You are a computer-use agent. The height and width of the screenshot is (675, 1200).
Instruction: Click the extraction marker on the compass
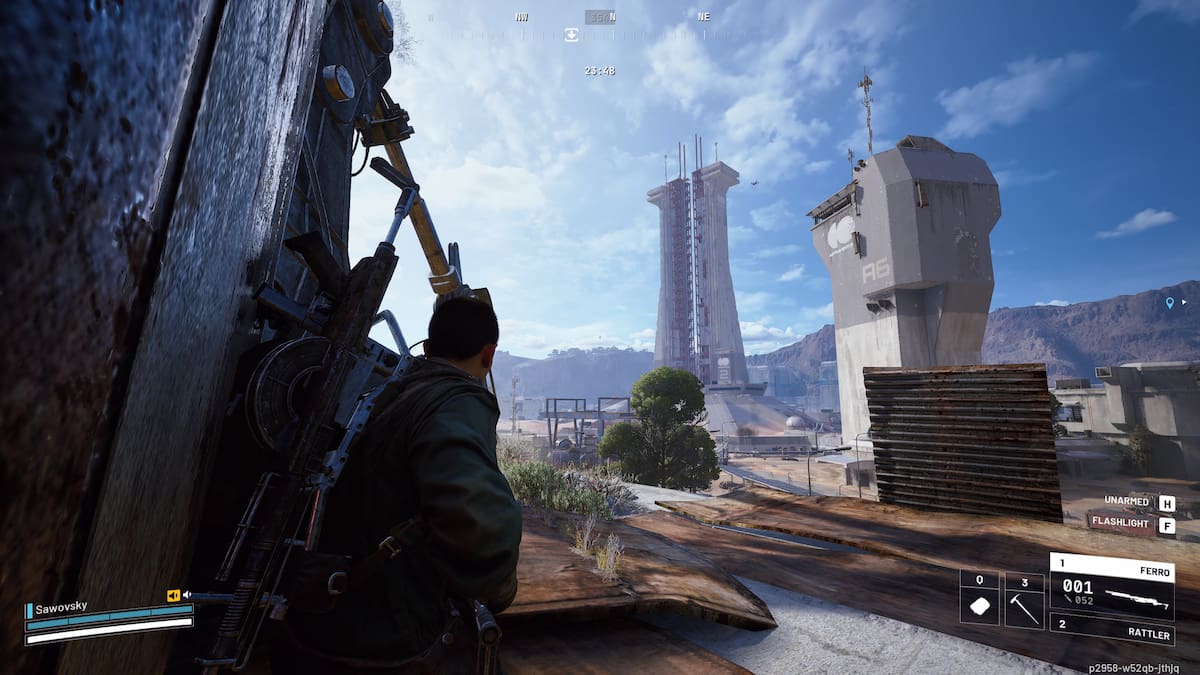(571, 34)
